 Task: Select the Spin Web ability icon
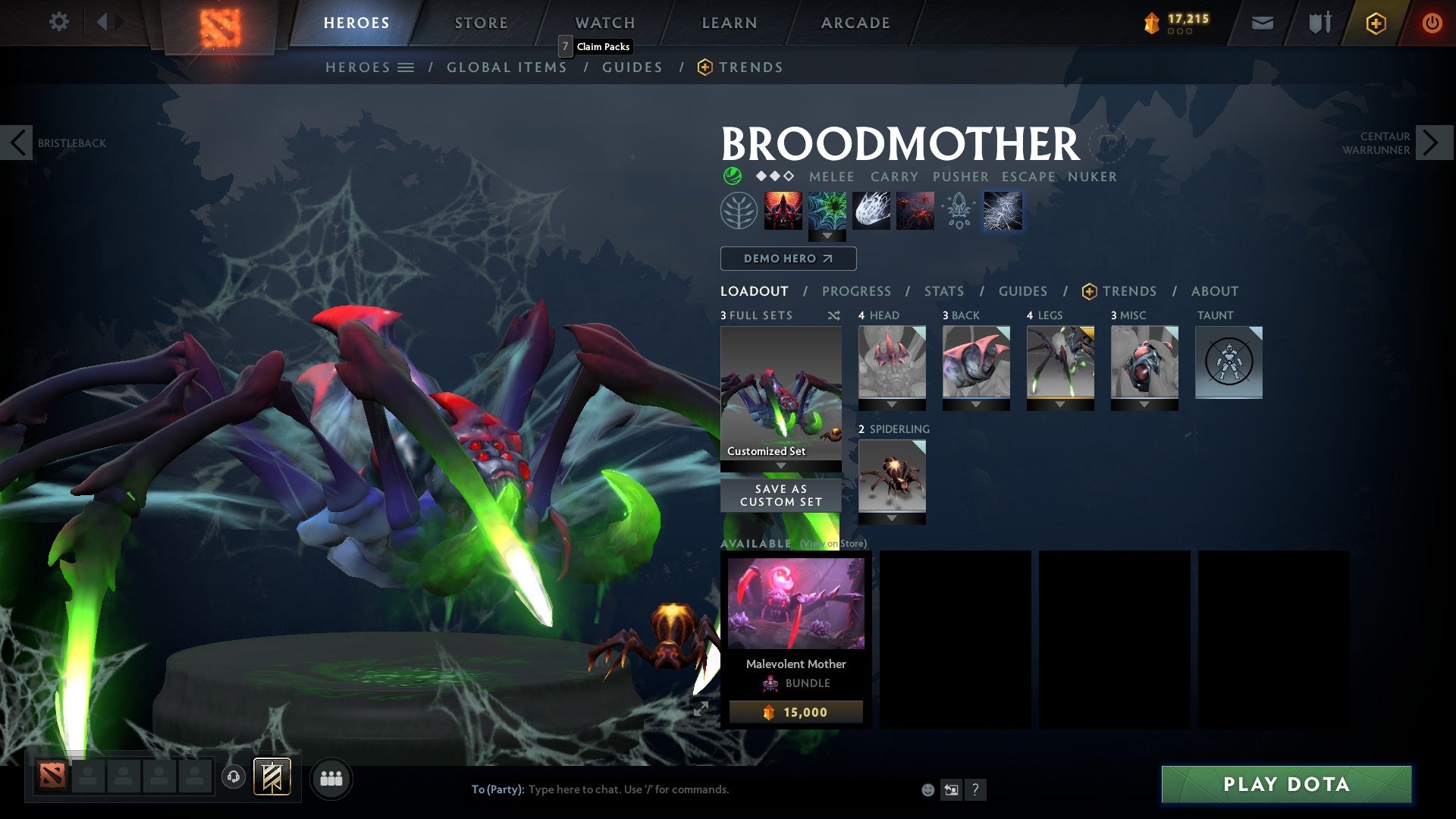(x=830, y=211)
